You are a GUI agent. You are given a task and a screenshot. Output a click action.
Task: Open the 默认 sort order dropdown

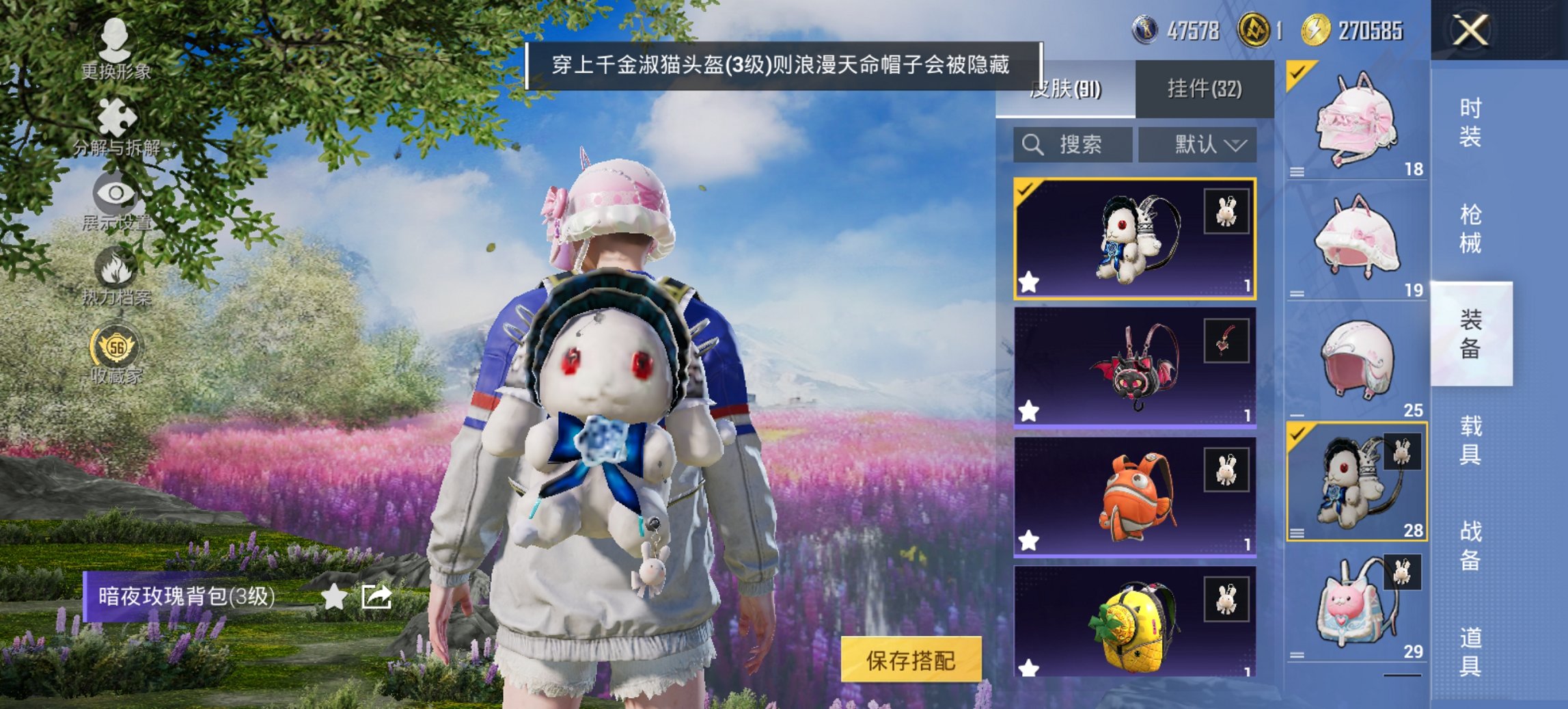(1197, 144)
